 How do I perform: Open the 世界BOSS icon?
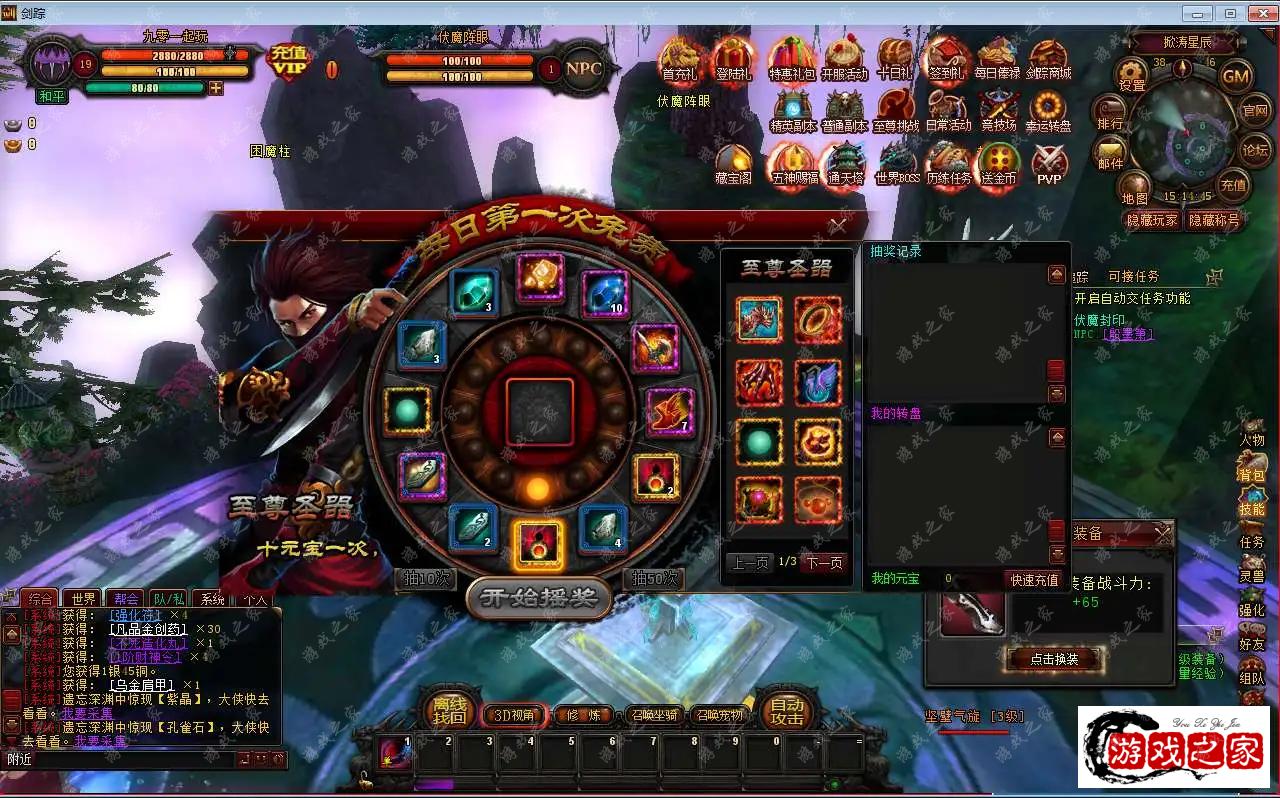click(896, 165)
